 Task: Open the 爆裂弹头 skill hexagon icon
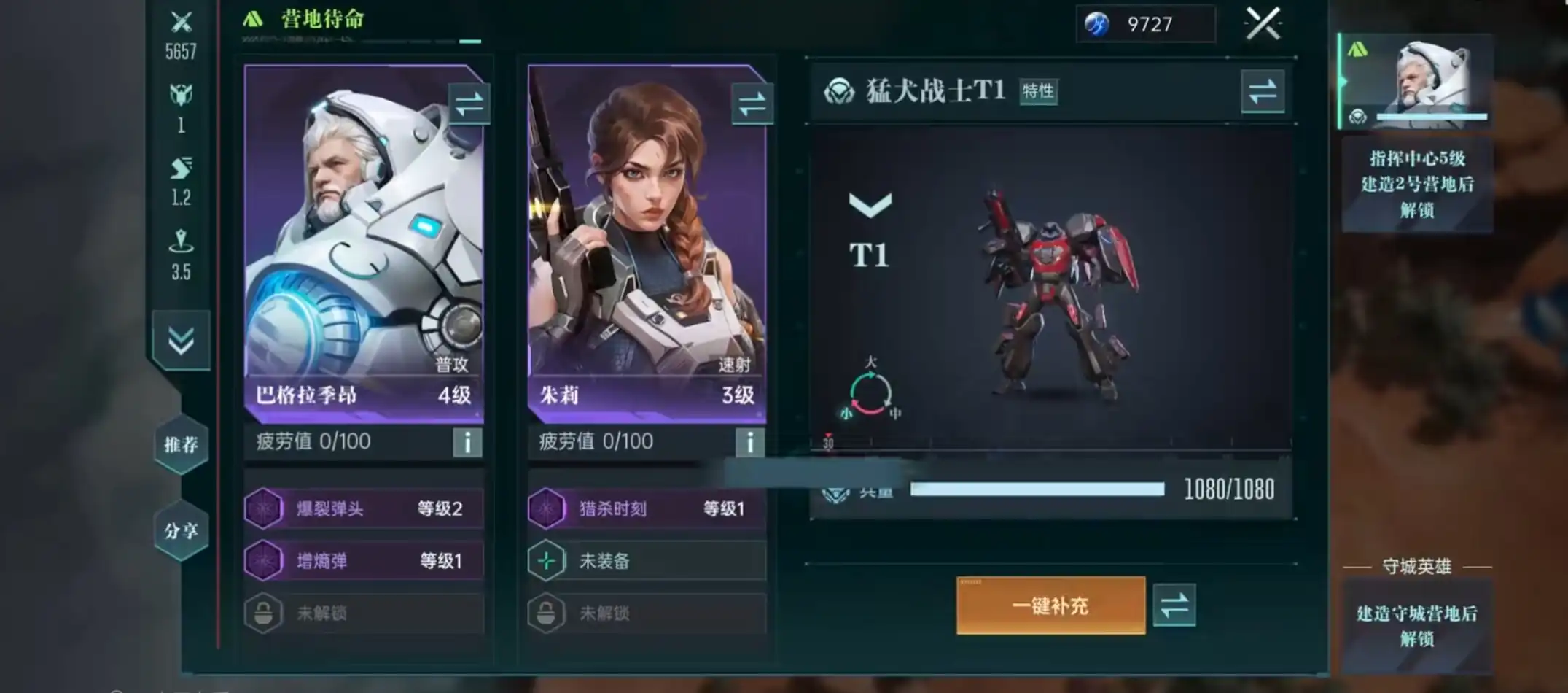point(265,508)
